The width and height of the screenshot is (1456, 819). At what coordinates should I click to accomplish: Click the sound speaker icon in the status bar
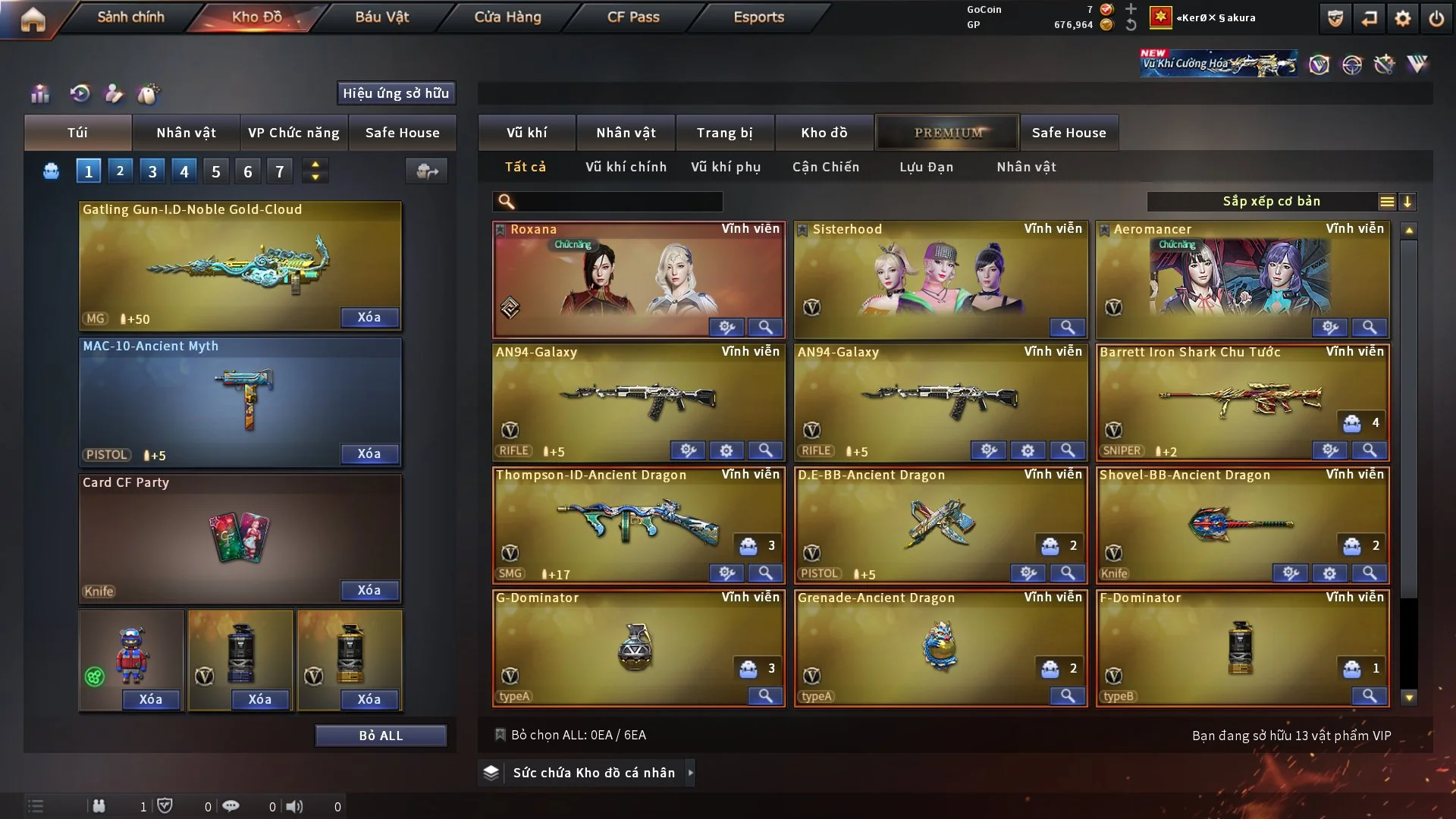point(294,806)
